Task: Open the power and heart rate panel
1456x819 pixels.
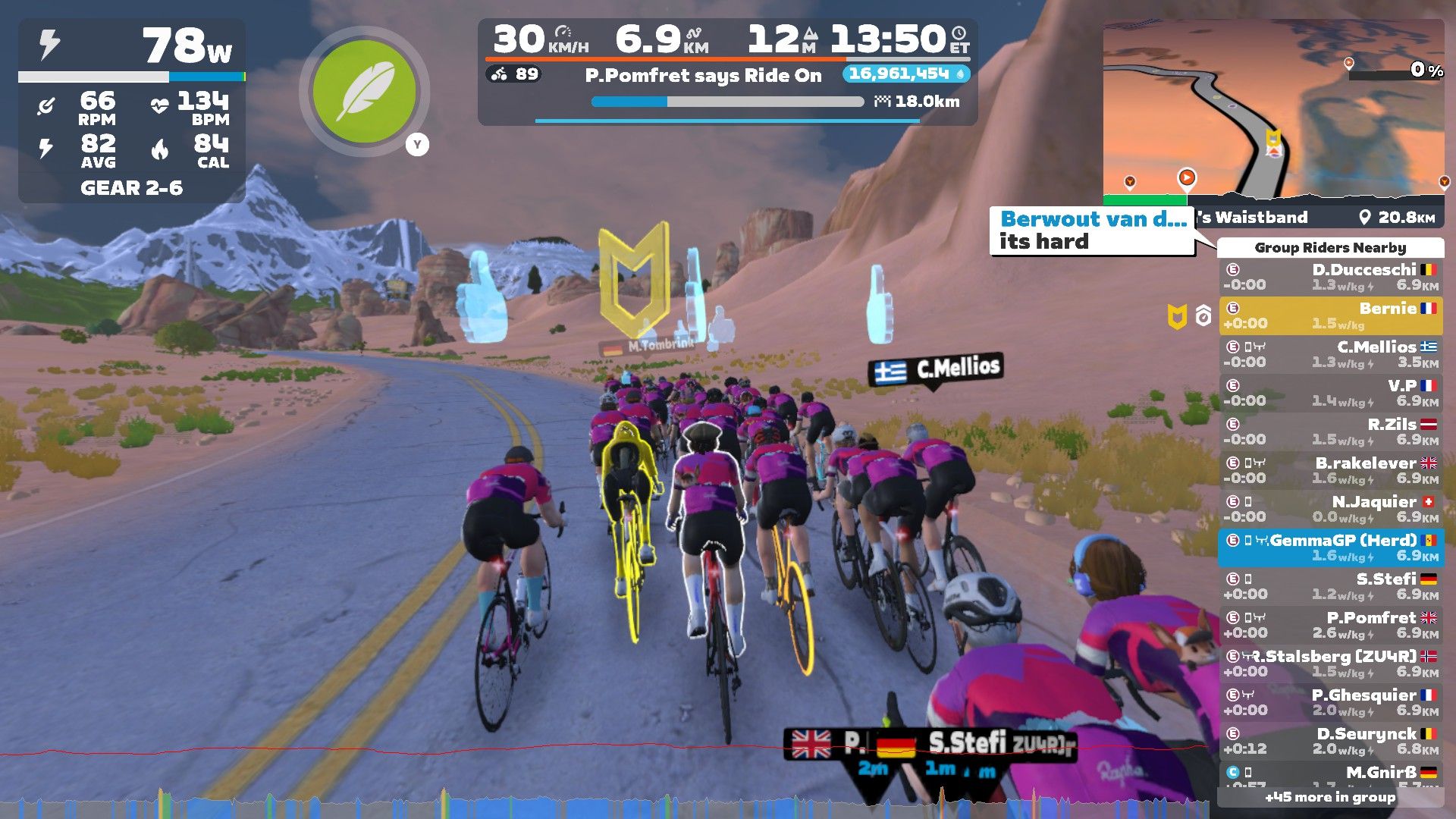Action: pos(132,111)
